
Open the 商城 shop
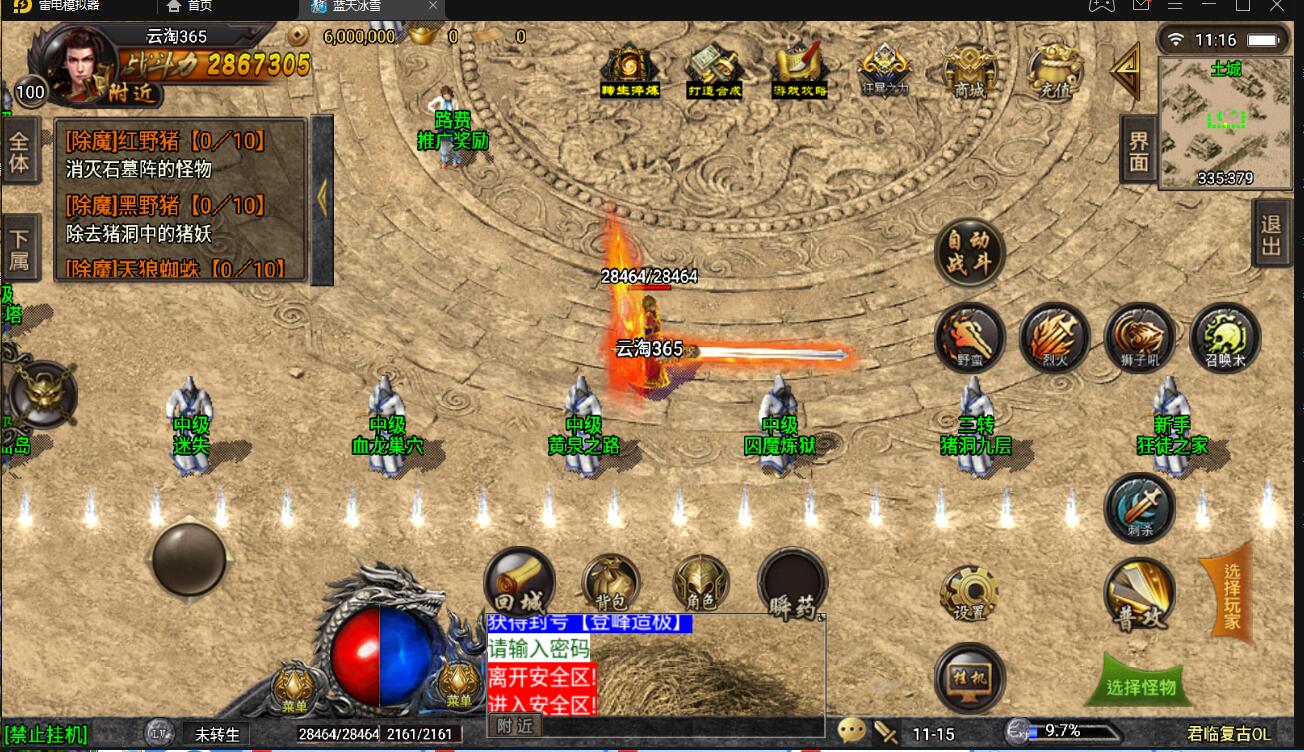click(x=969, y=68)
